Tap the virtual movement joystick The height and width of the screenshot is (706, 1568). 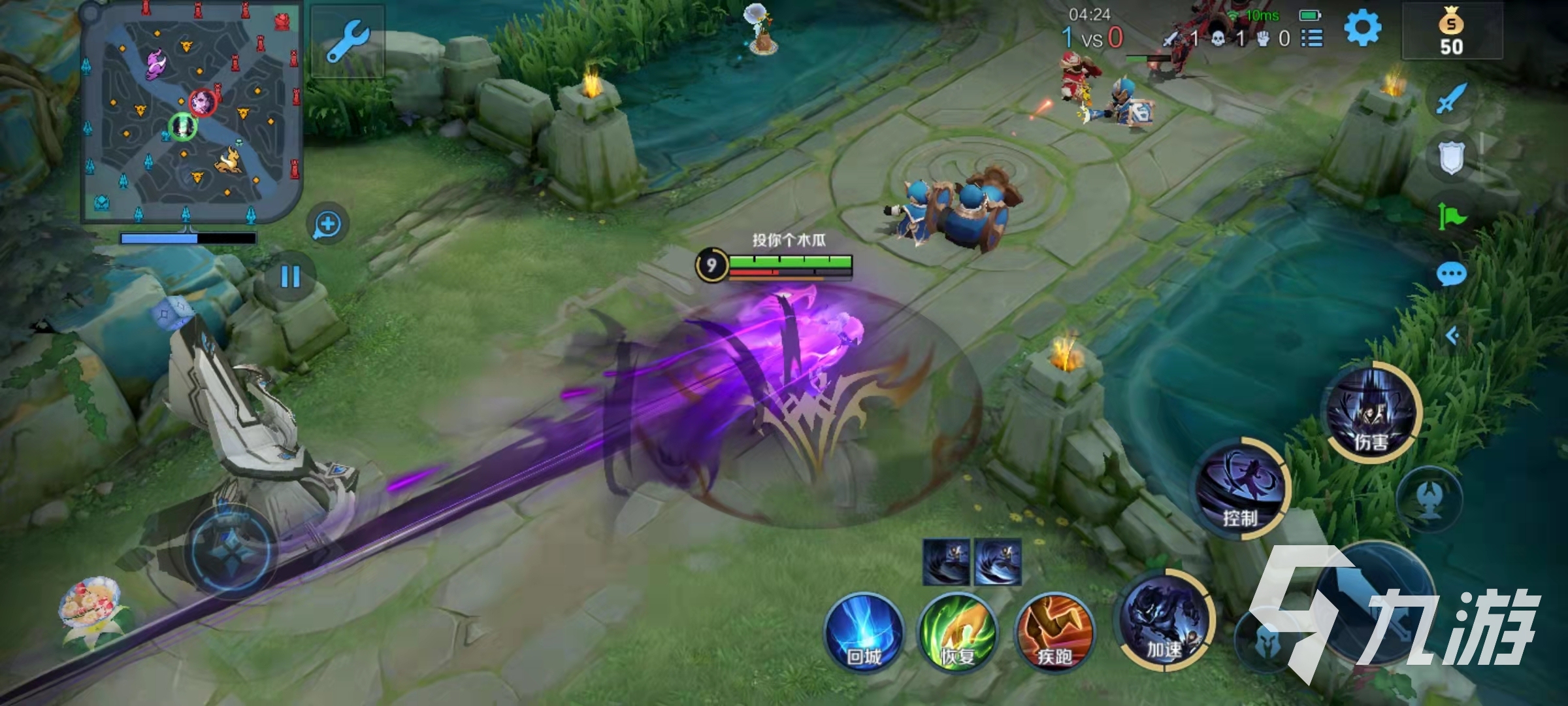coord(231,550)
